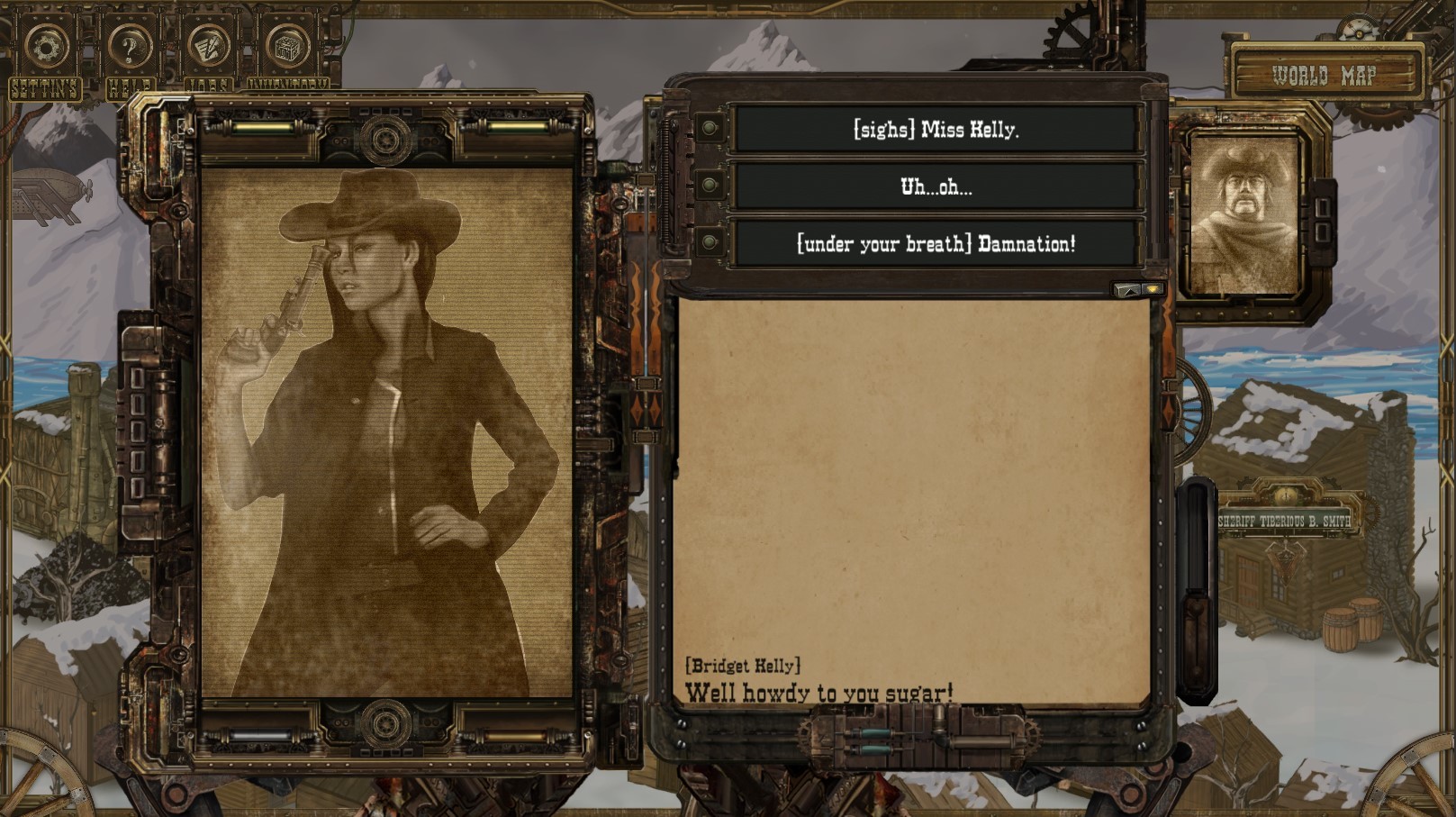Click the yellow arrow icon beside the dialogue box

1153,290
